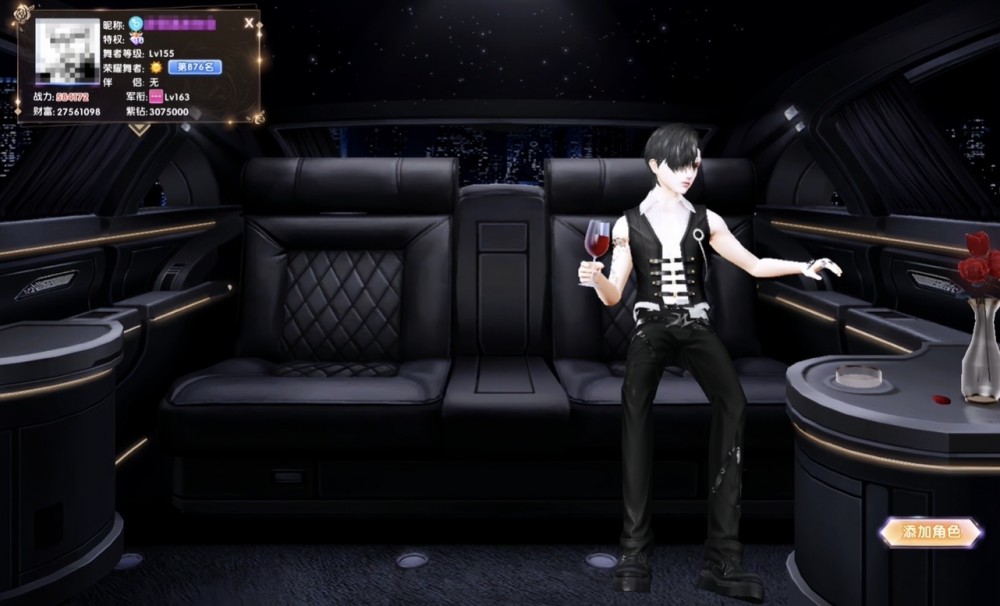The height and width of the screenshot is (606, 1000).
Task: Select the player avatar portrait
Action: [x=68, y=51]
